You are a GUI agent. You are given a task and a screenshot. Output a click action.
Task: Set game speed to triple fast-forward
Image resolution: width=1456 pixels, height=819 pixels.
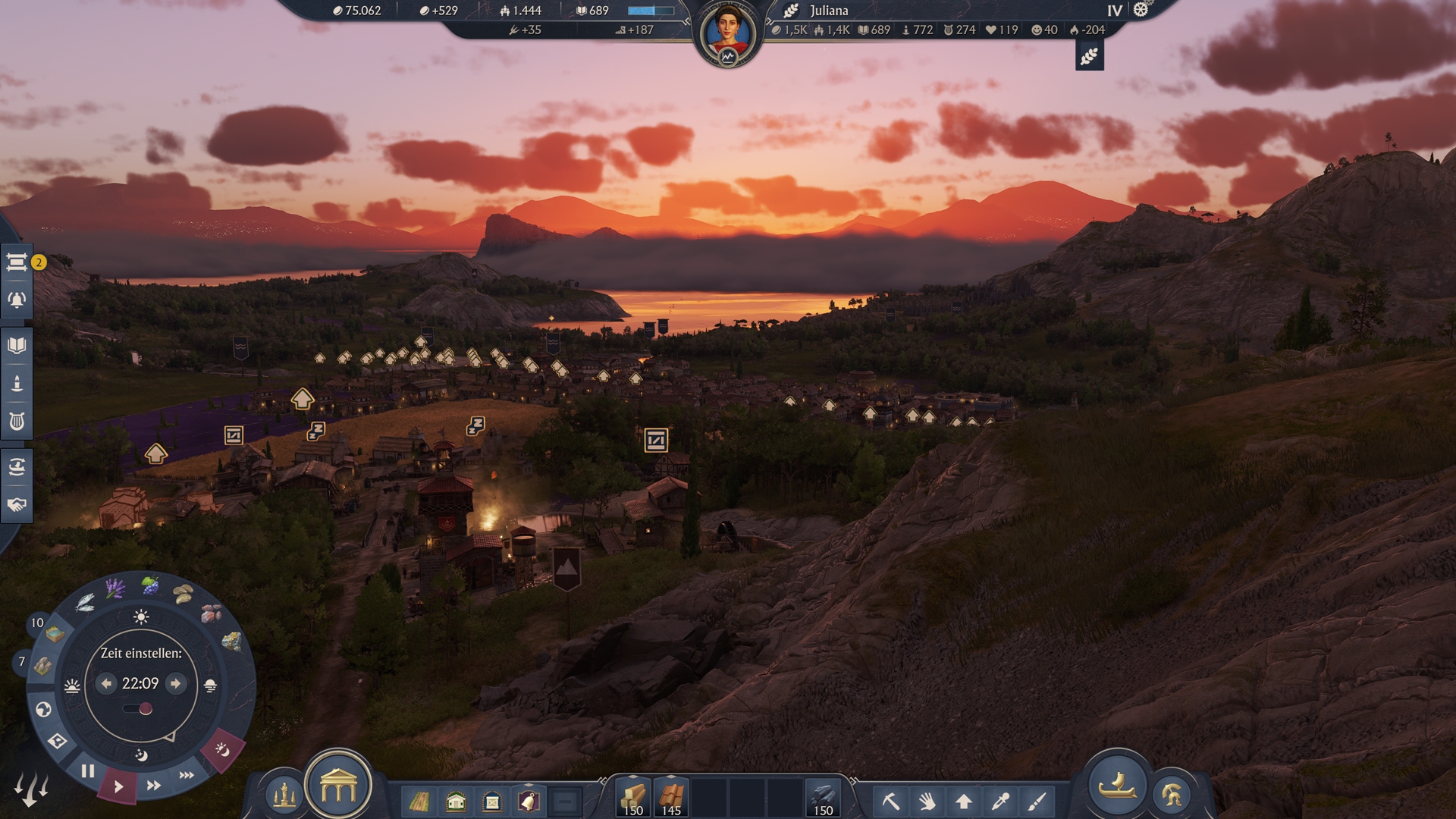(187, 775)
